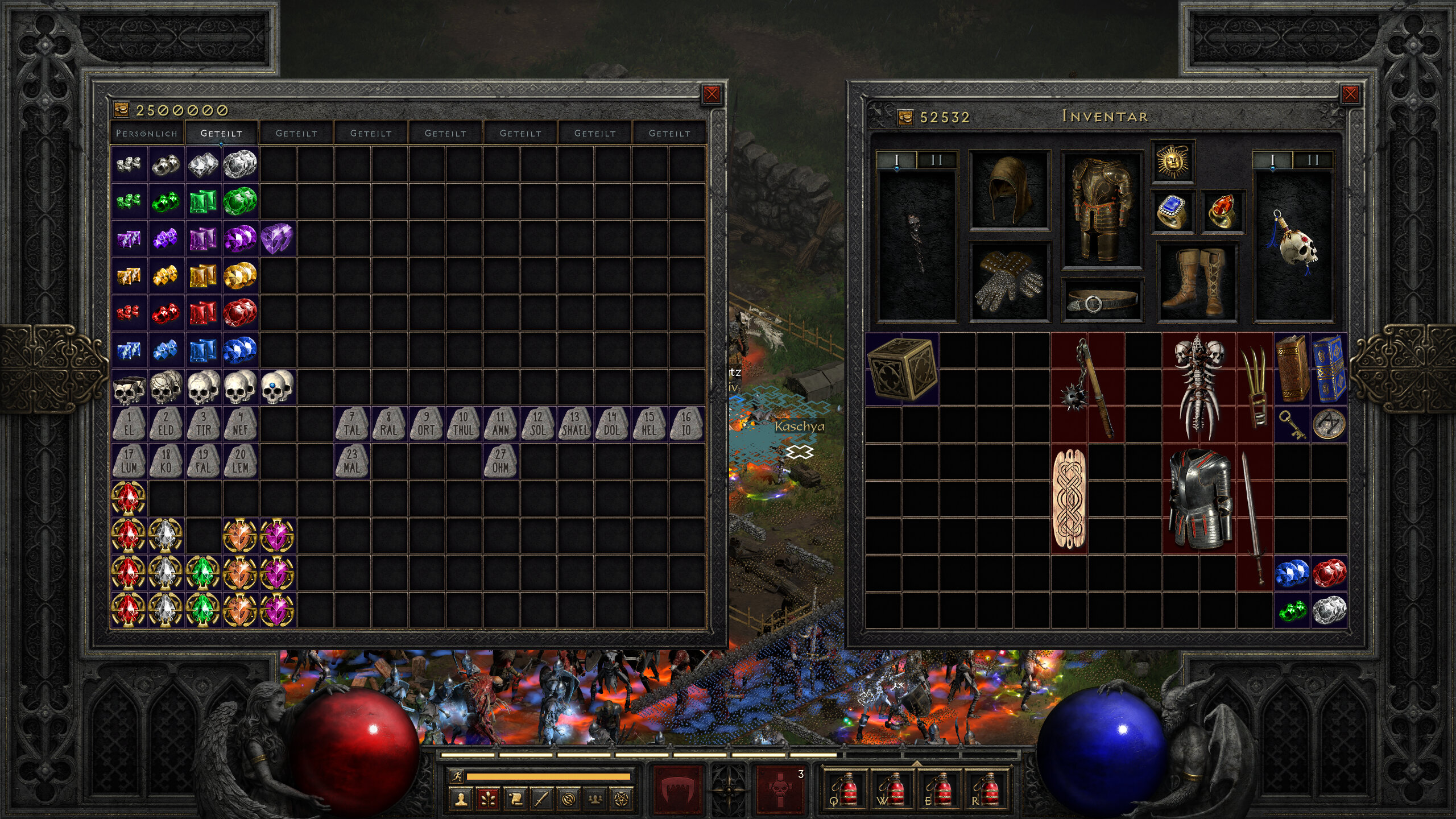Pick up the El rune
Screen dimensions: 1456x819
(x=129, y=424)
